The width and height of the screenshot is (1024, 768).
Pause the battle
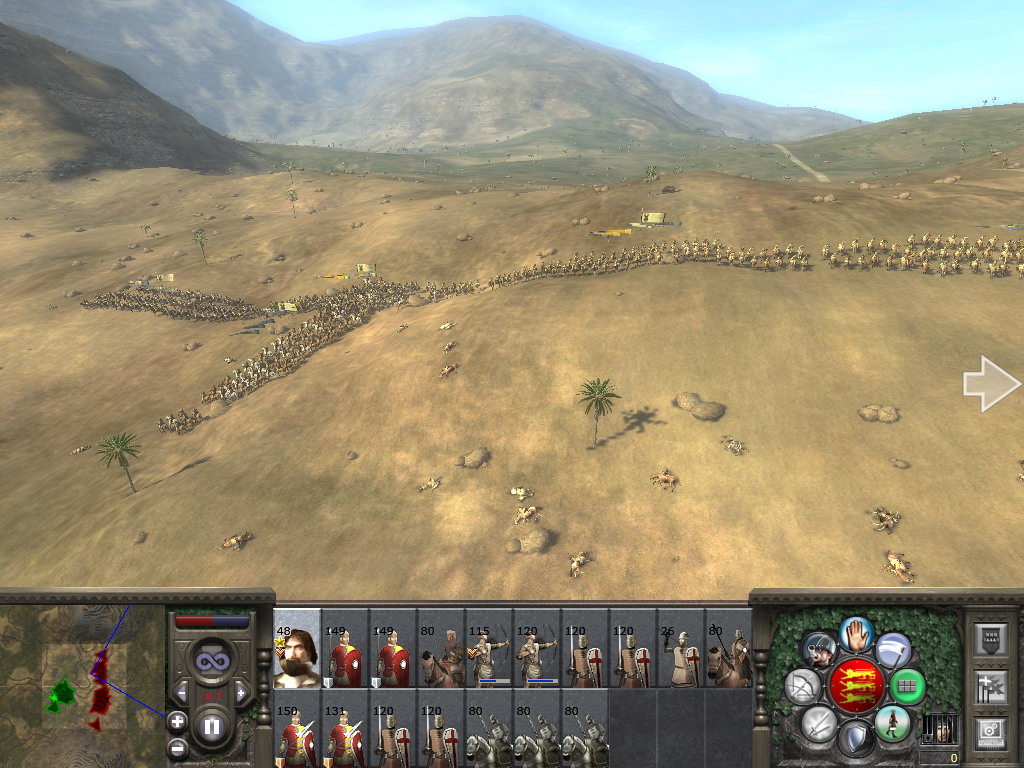(212, 727)
